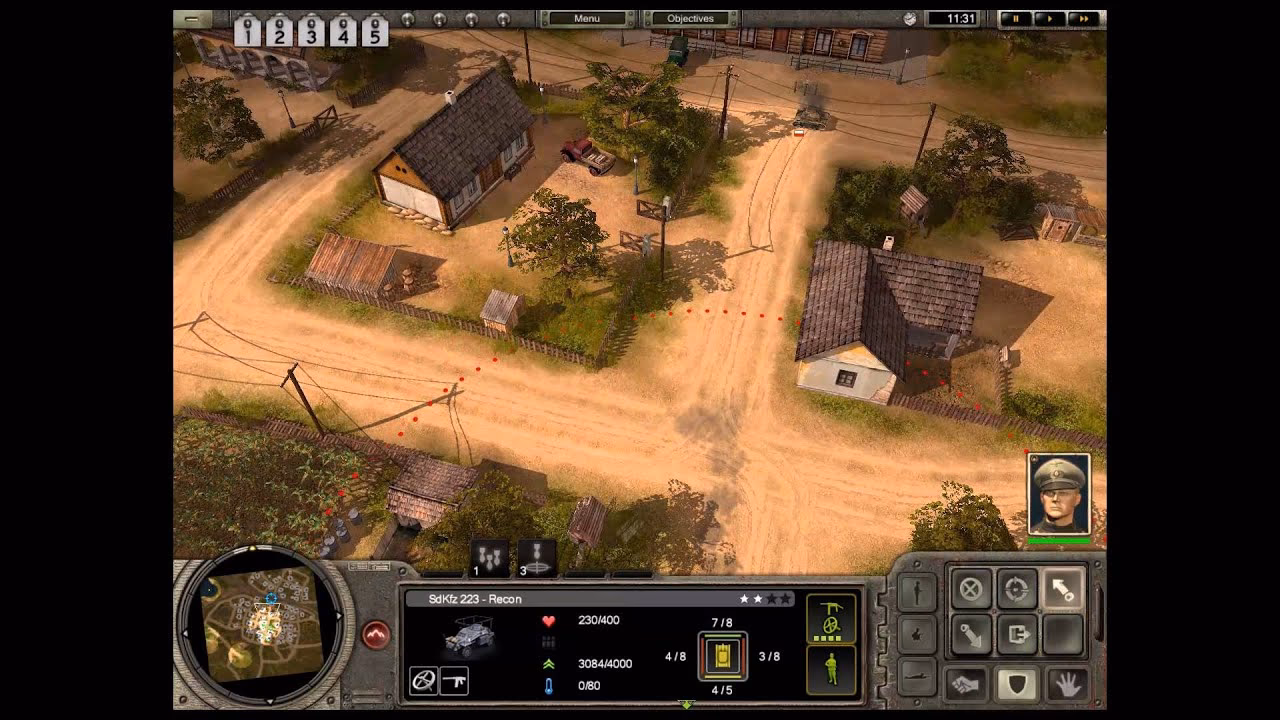
Task: Click the open hand hold command icon
Action: [1068, 683]
